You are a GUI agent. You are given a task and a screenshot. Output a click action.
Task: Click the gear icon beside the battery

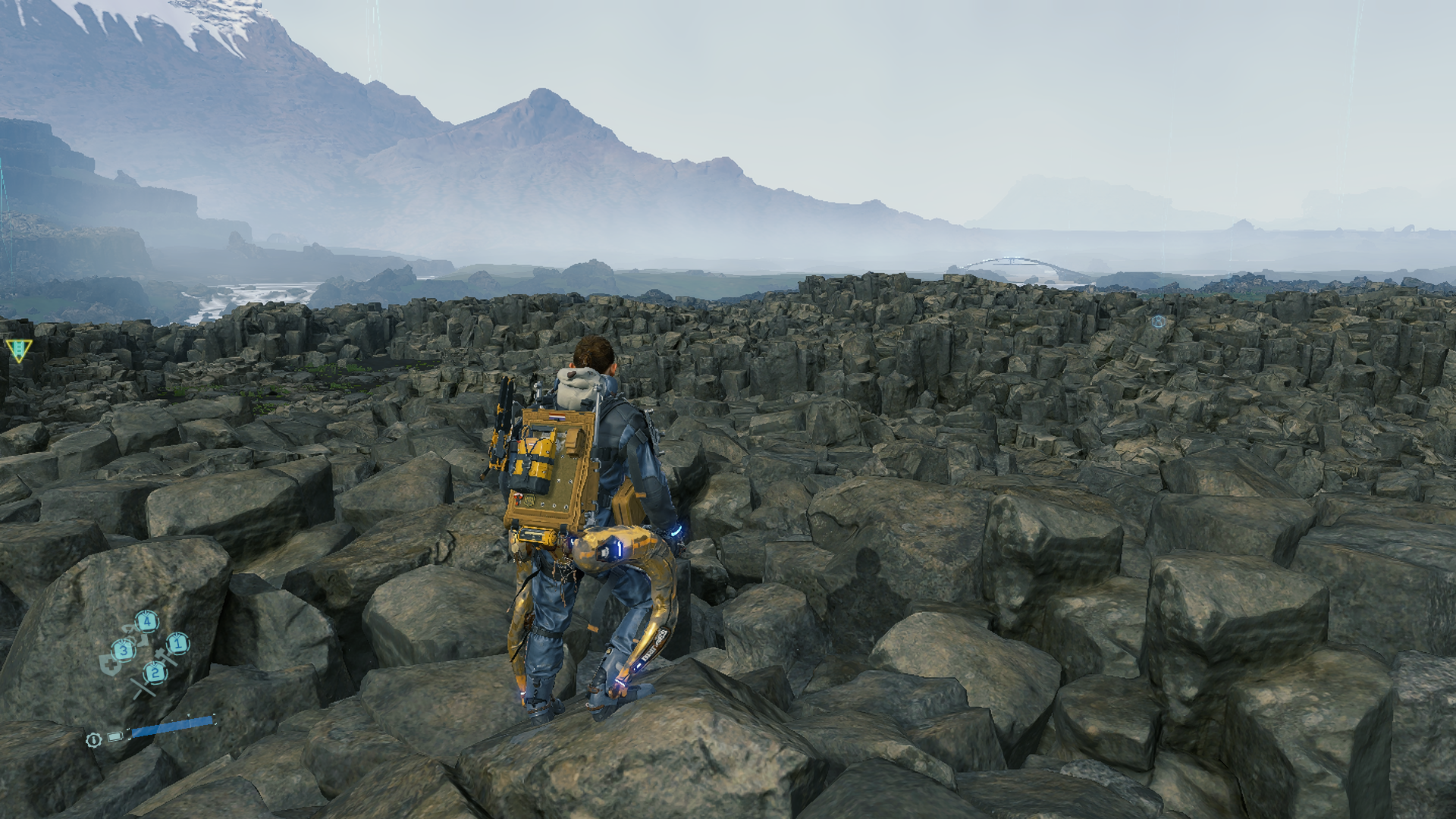(x=93, y=739)
